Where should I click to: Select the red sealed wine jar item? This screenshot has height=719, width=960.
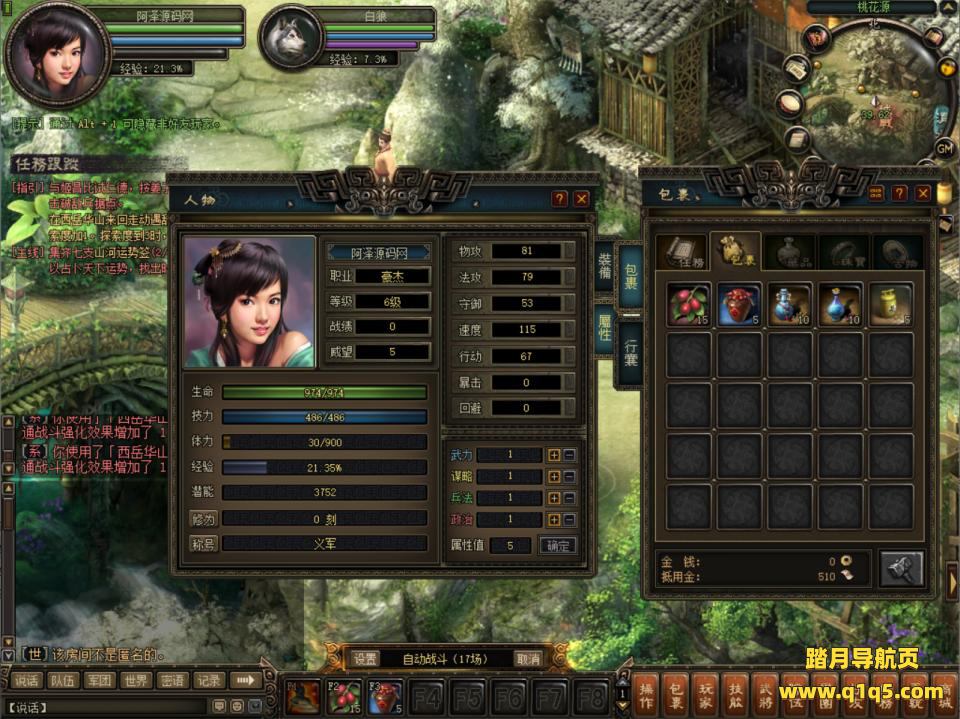click(x=739, y=304)
